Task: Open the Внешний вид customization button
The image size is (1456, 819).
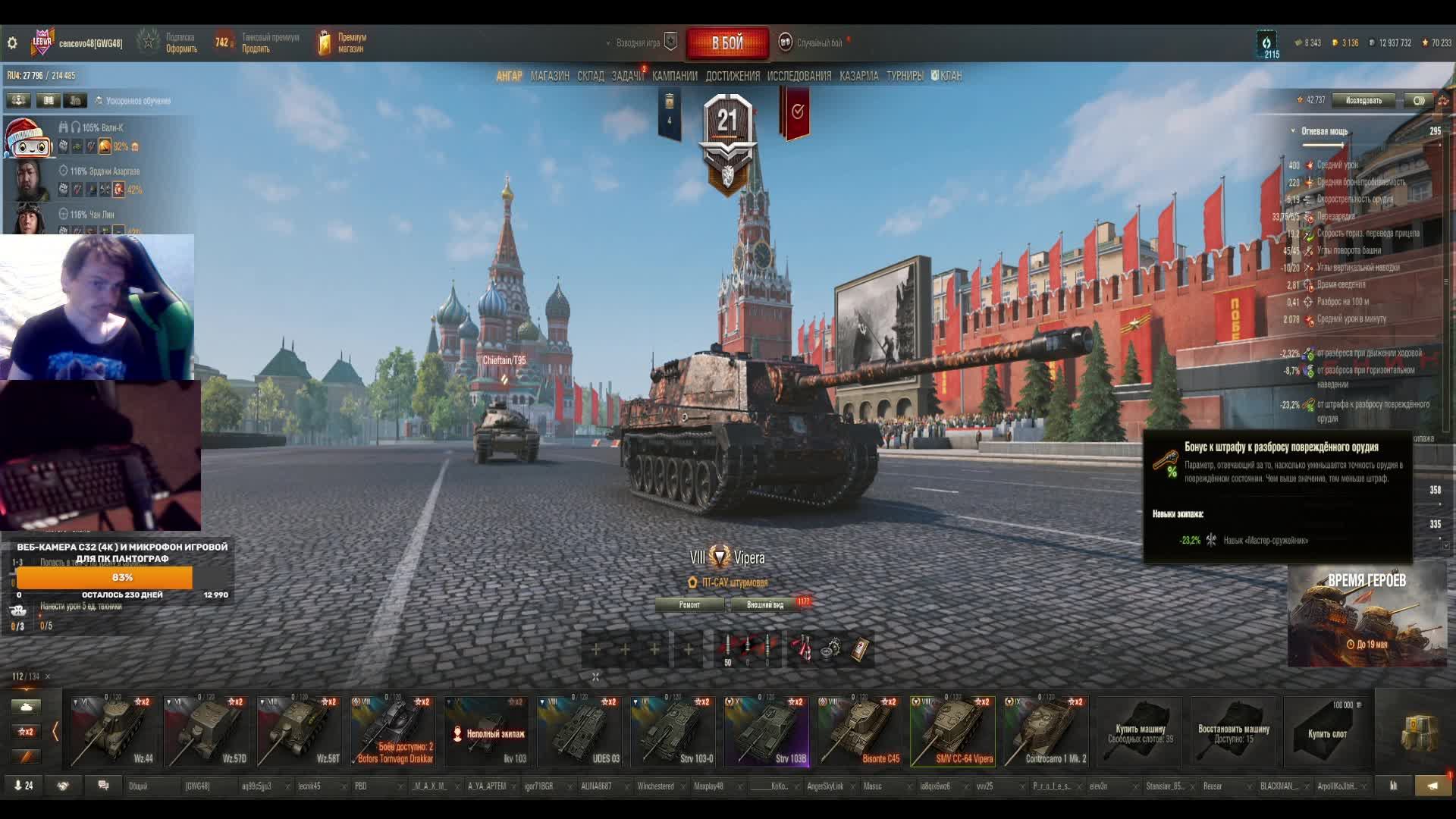Action: 764,604
